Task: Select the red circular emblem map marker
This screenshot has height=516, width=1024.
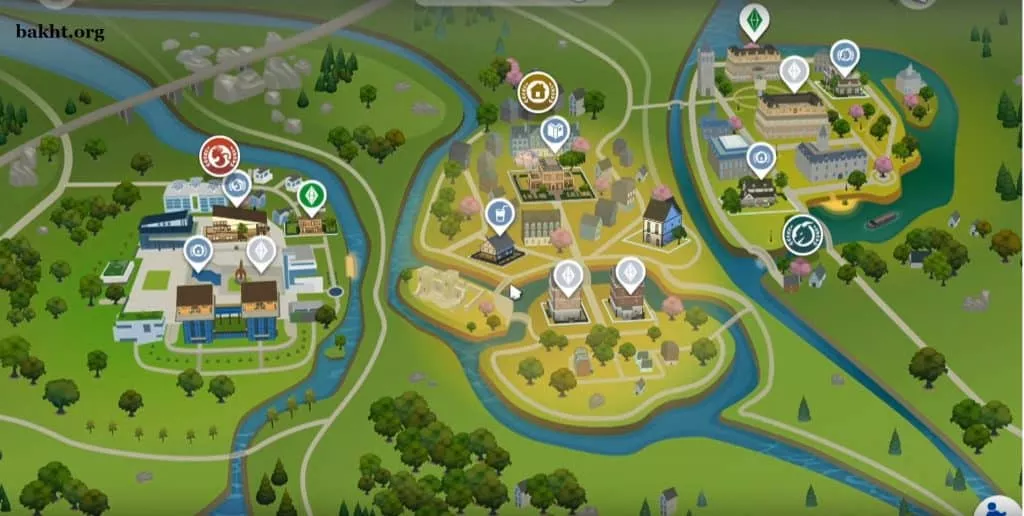Action: (x=218, y=156)
